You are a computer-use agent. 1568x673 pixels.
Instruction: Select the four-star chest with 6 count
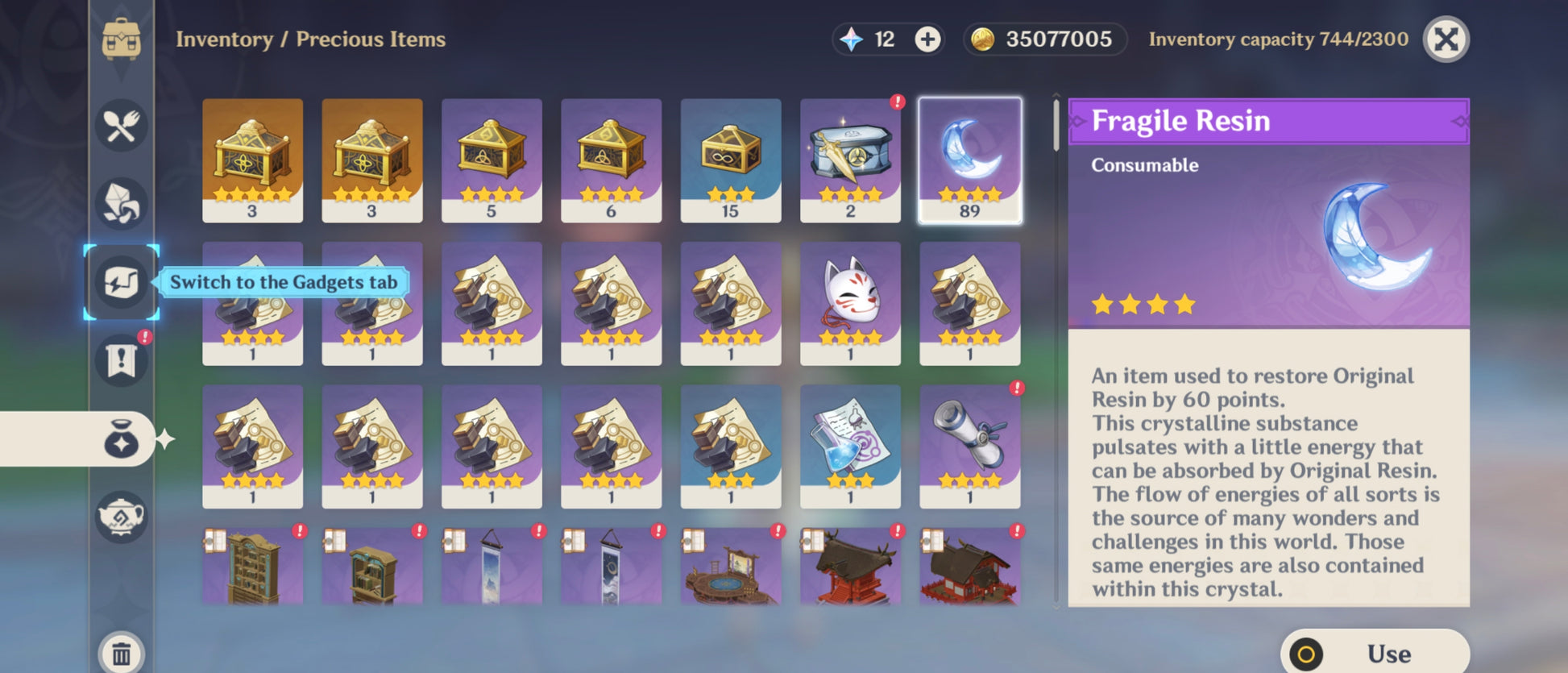(x=611, y=160)
